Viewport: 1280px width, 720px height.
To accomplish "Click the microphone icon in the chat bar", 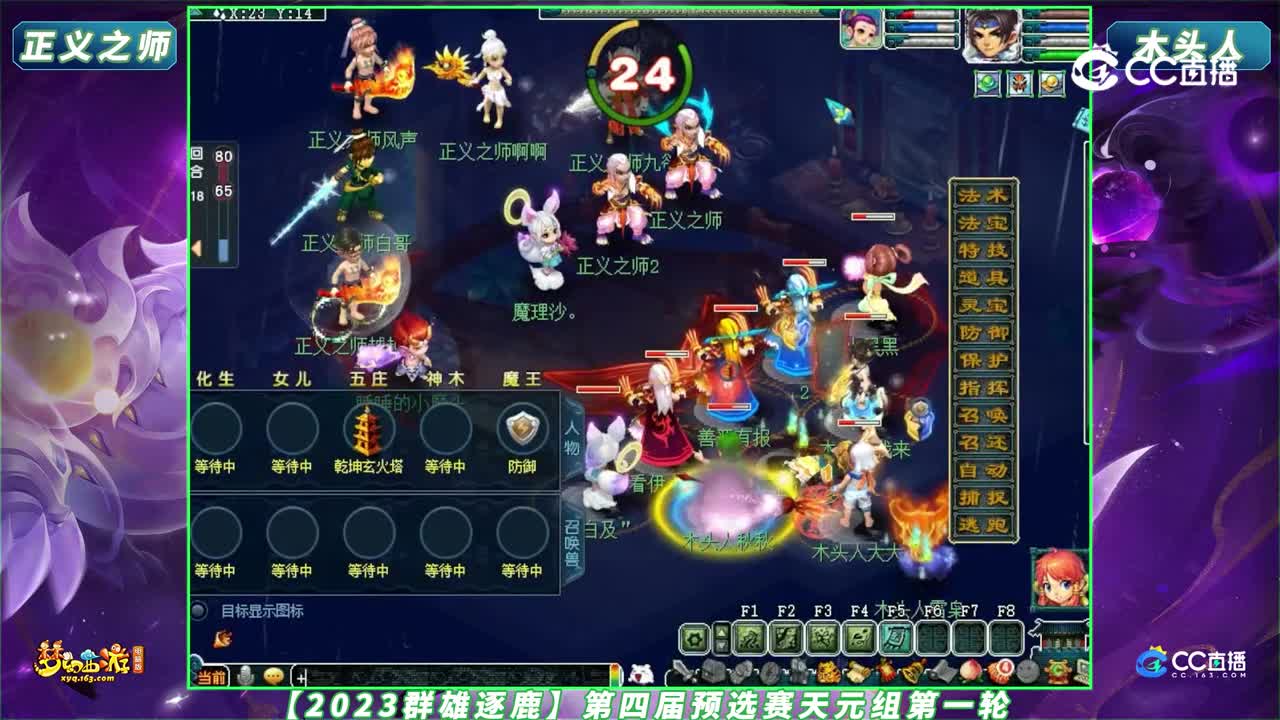I will (x=245, y=676).
